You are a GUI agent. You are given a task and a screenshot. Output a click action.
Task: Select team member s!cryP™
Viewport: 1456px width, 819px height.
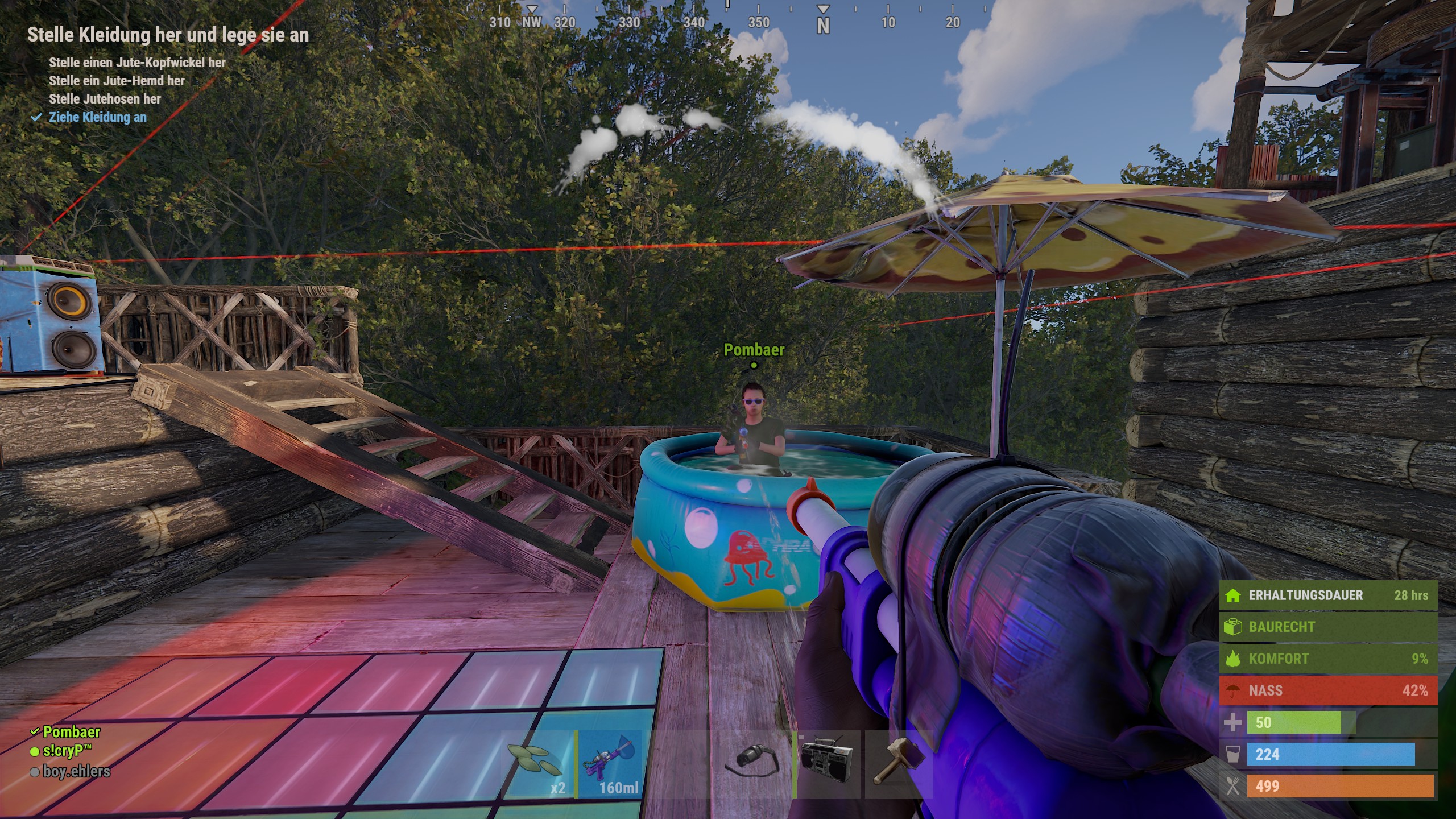point(67,751)
